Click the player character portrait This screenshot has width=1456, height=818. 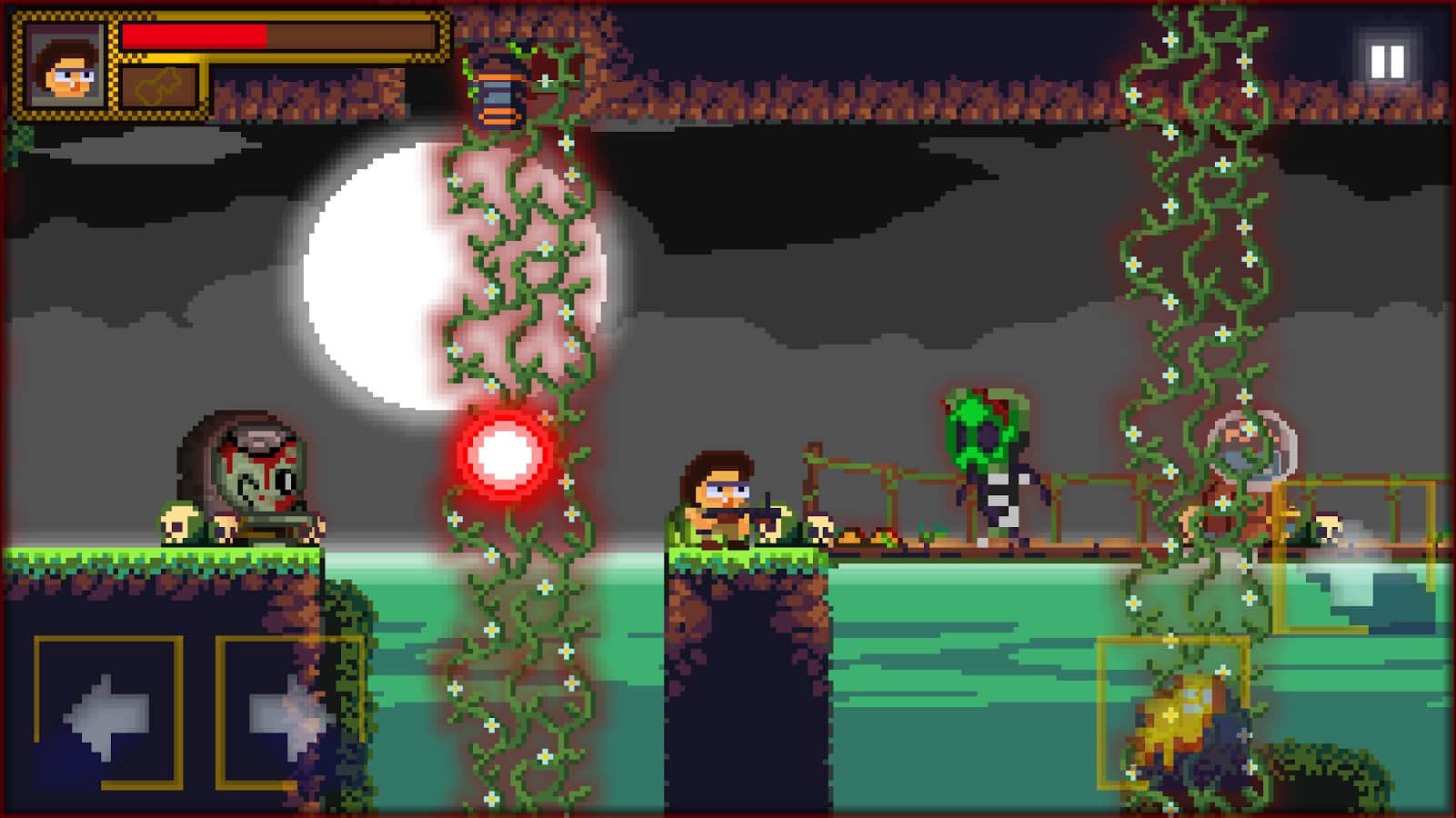[65, 65]
